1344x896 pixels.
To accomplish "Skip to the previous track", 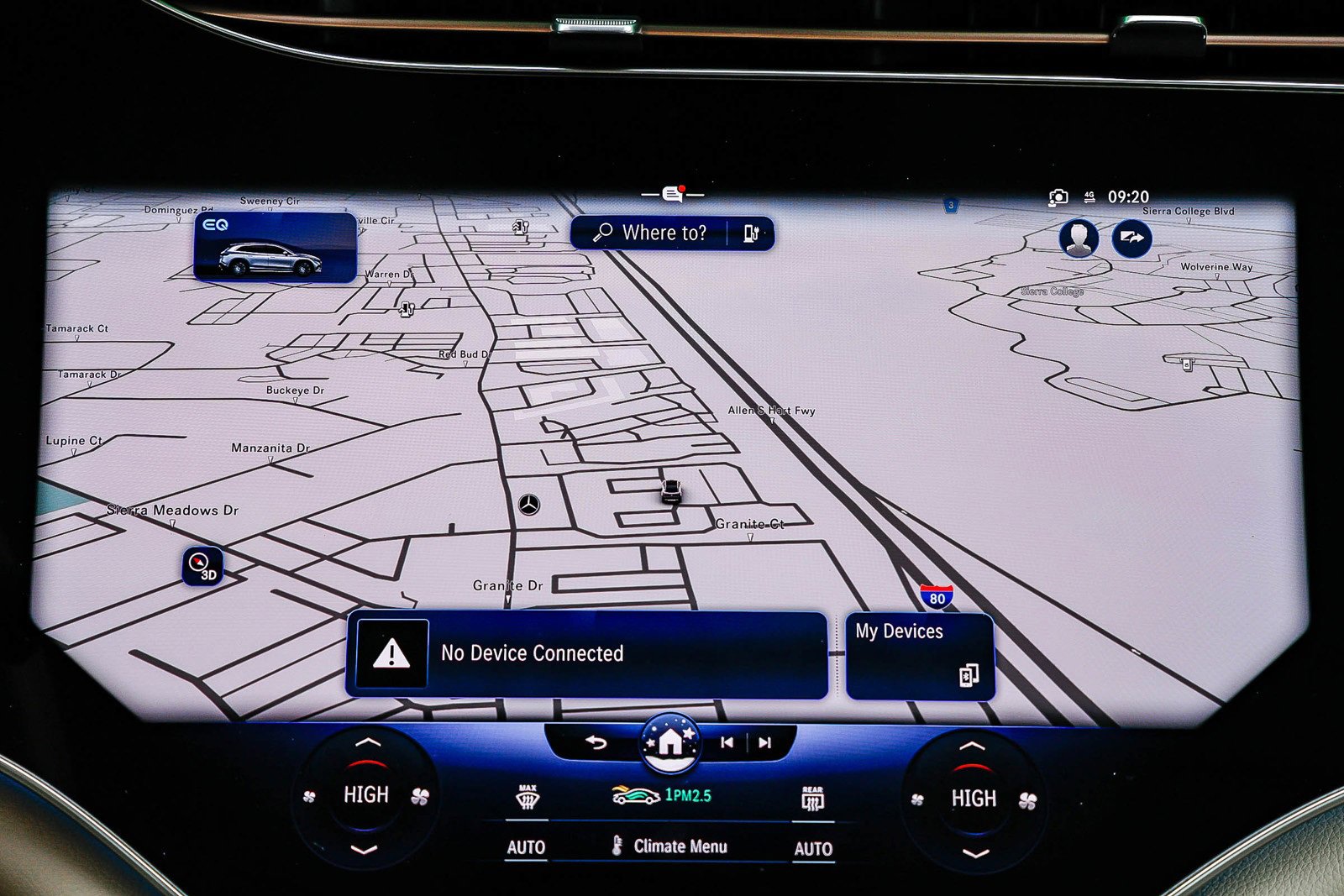I will [x=727, y=742].
